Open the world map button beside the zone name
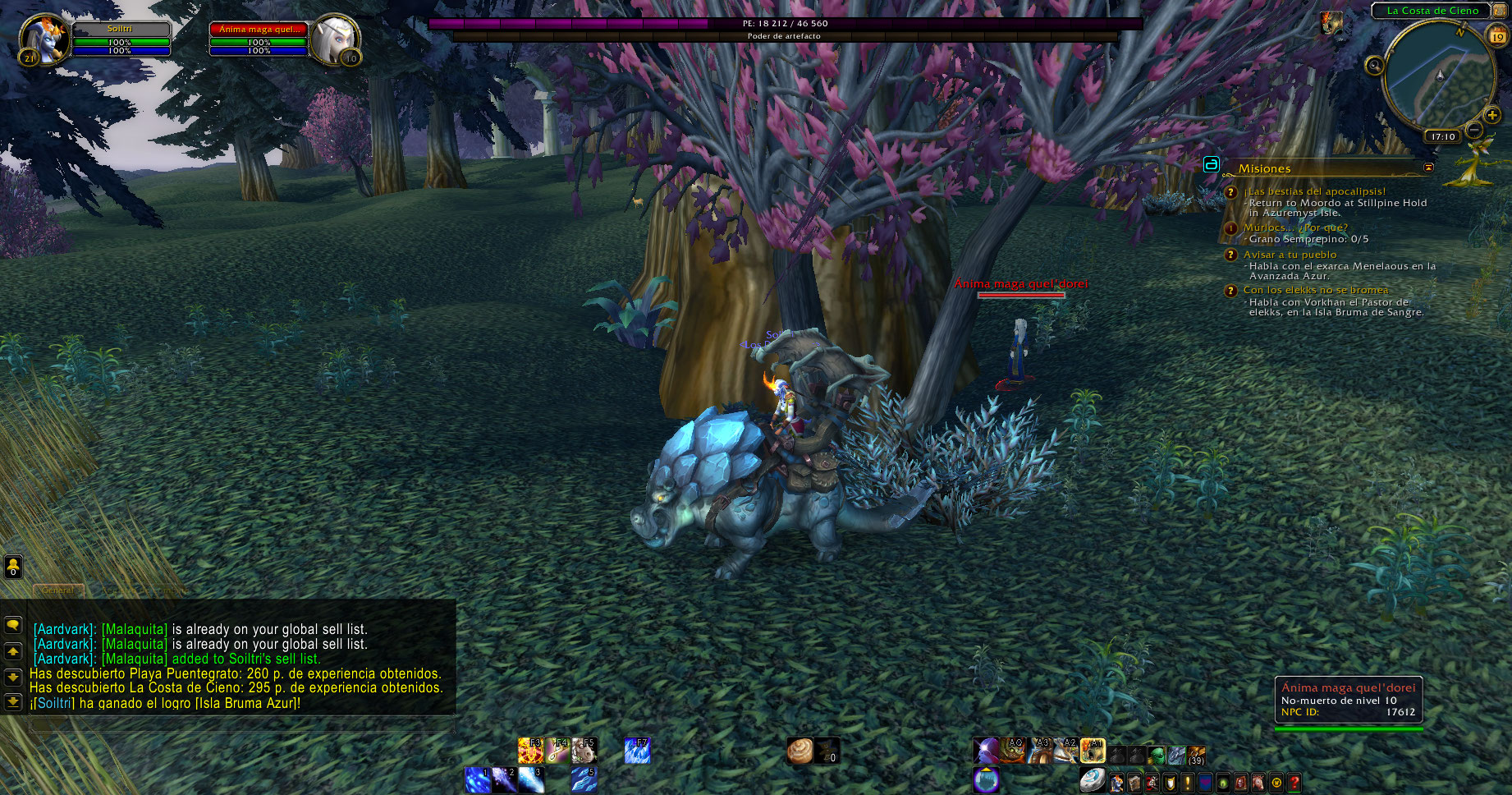 [x=1501, y=11]
